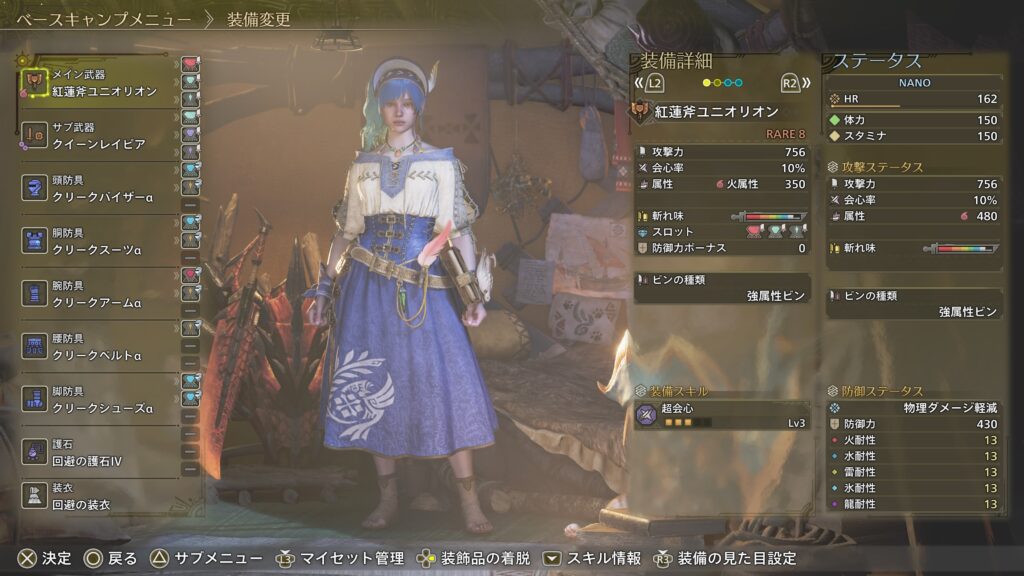Choose sub weapon クイーンレイピア slot
The width and height of the screenshot is (1024, 576).
point(98,137)
